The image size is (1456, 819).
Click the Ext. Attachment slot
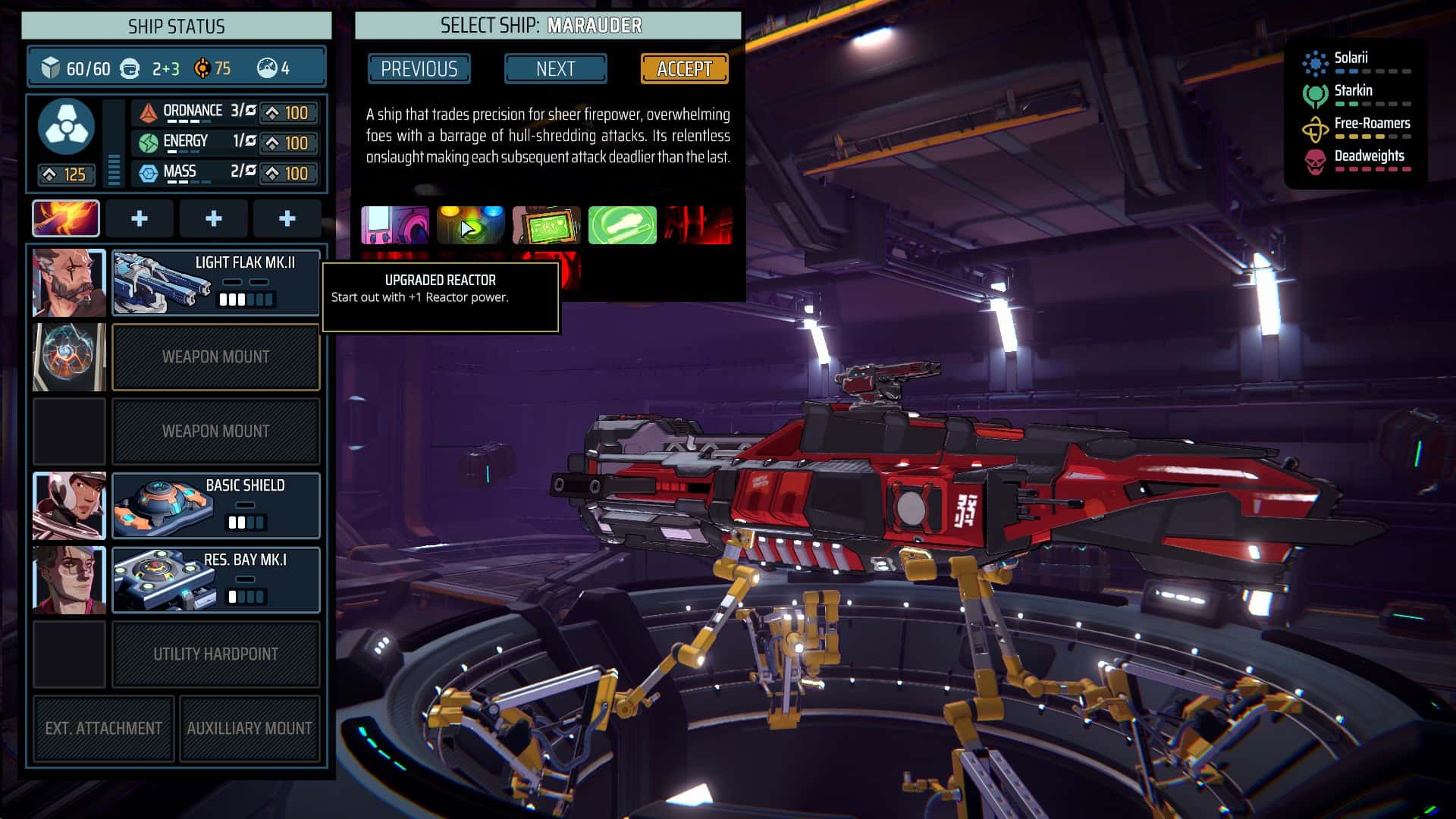(103, 728)
